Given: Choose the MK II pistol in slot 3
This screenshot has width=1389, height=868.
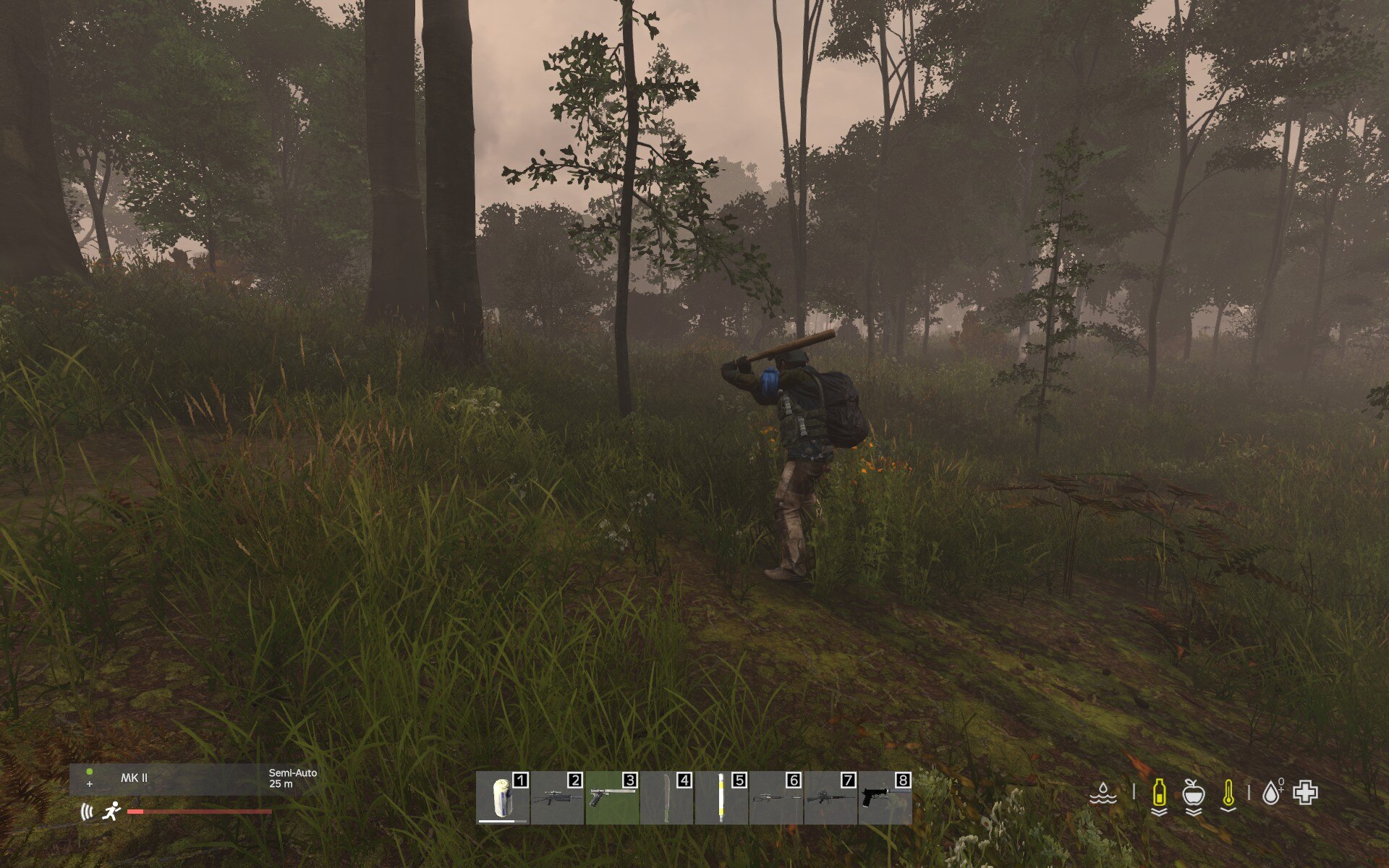Looking at the screenshot, I should (612, 797).
